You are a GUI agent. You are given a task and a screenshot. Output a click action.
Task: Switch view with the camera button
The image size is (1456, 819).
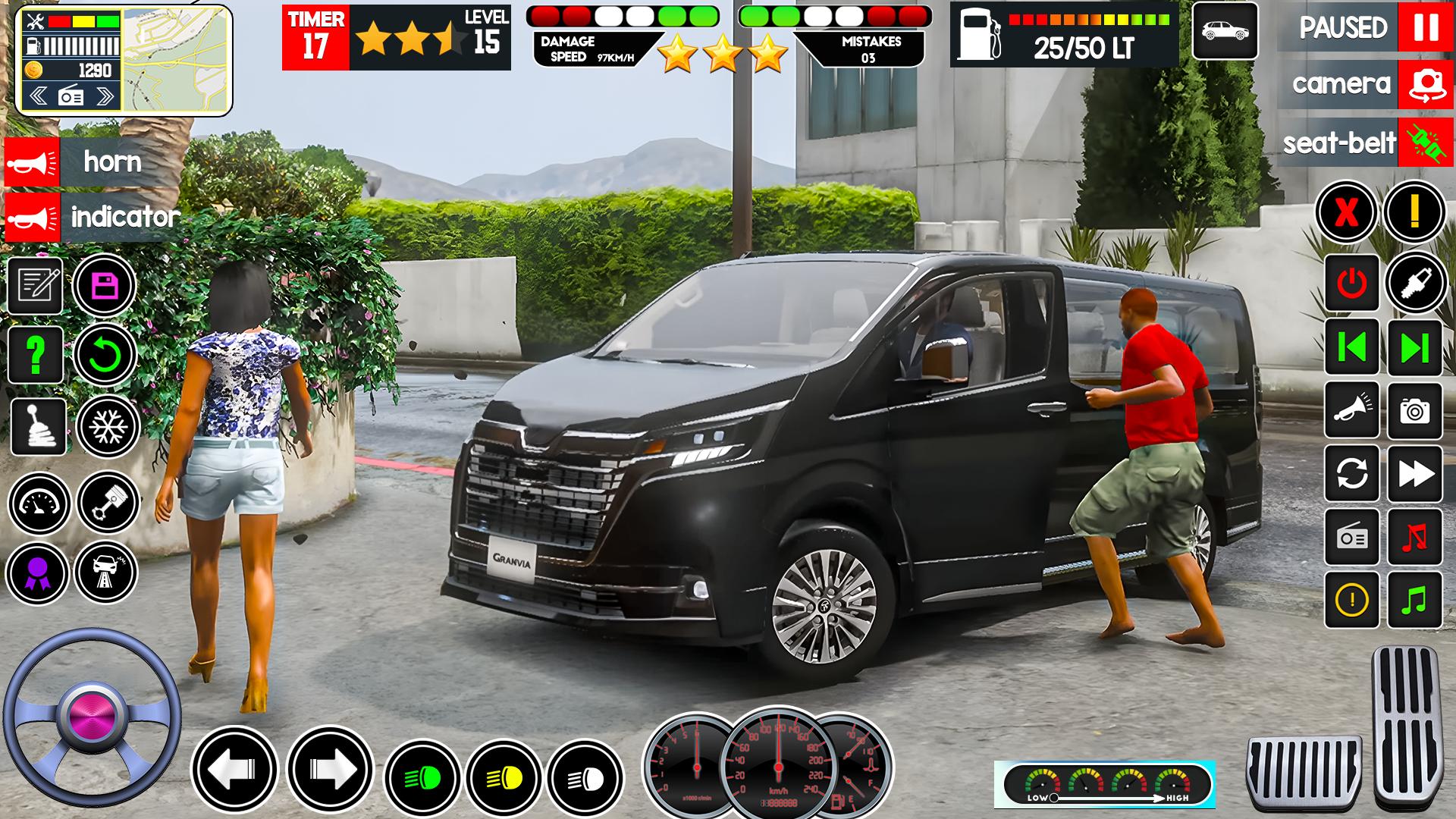click(x=1425, y=85)
